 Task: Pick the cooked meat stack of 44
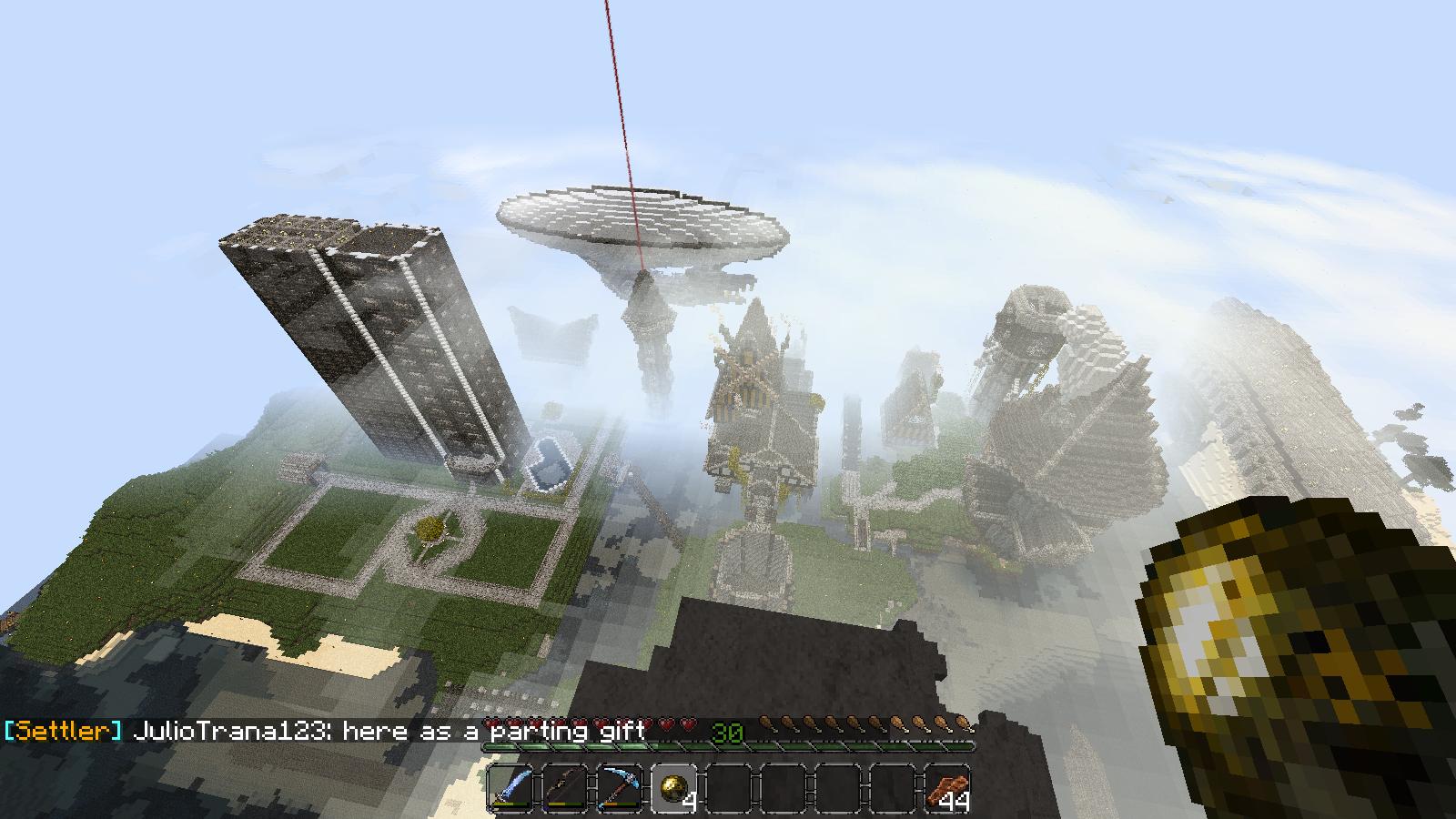[x=947, y=786]
